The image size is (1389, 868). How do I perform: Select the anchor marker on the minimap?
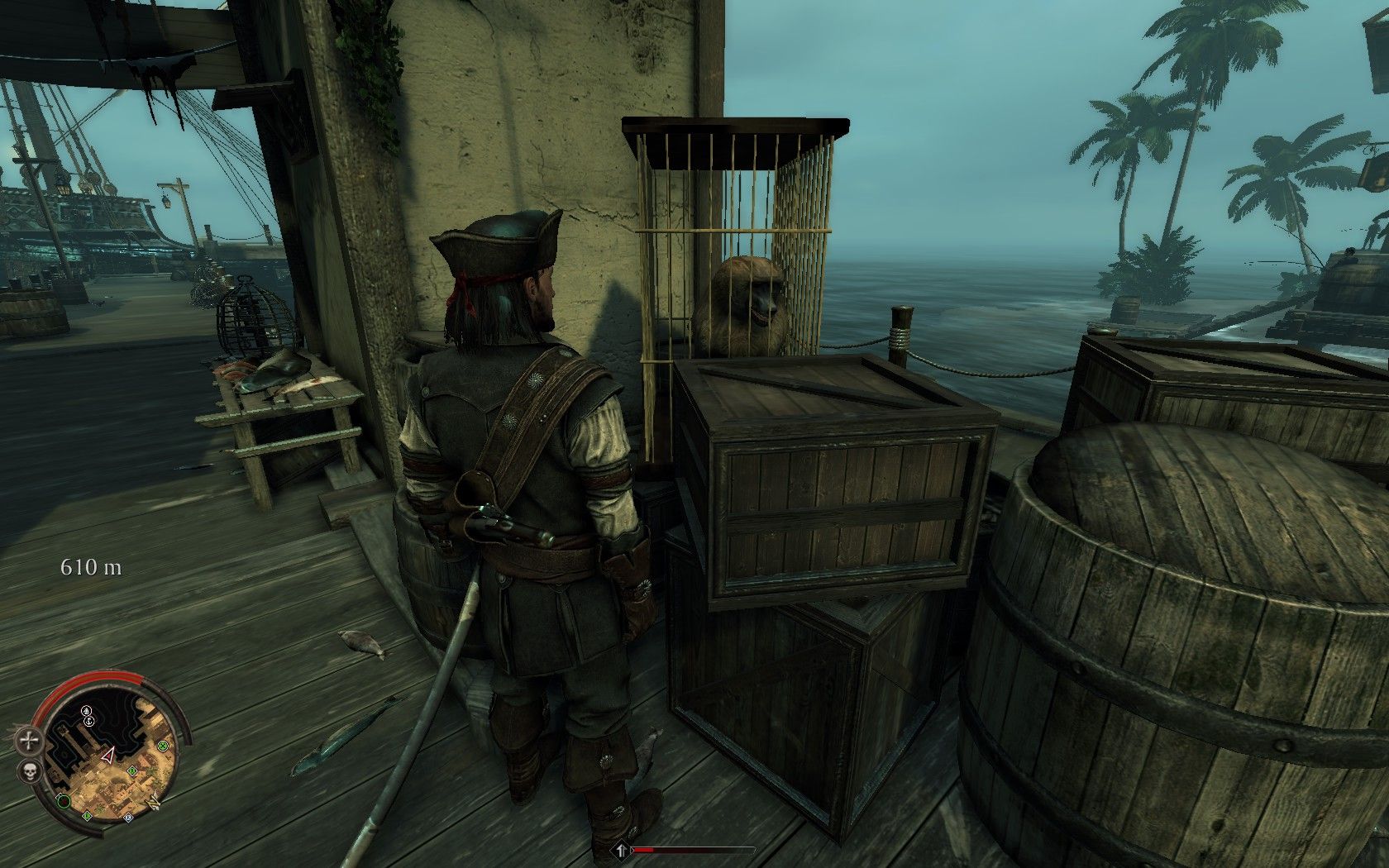point(90,722)
